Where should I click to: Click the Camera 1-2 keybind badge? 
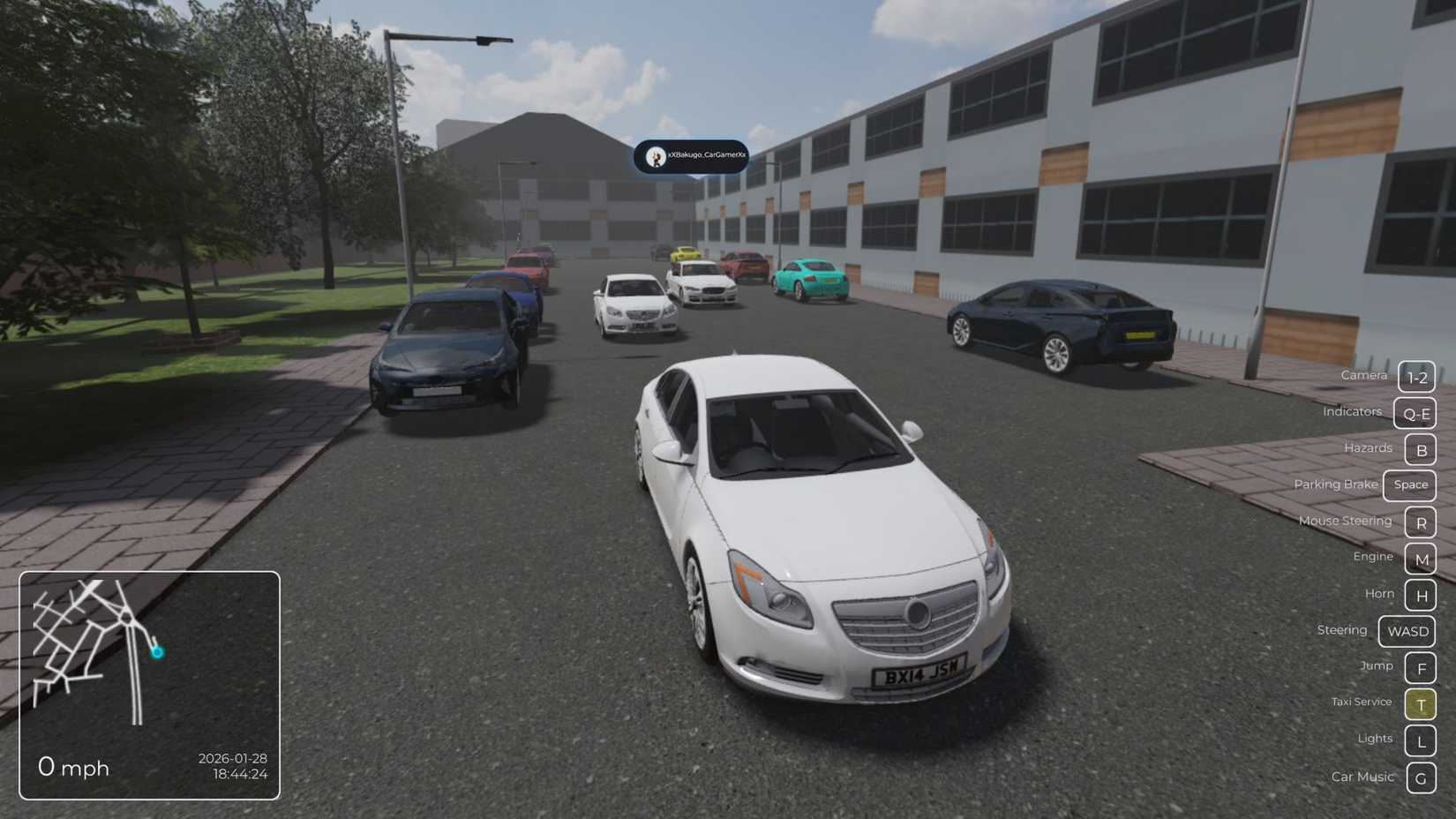point(1416,377)
